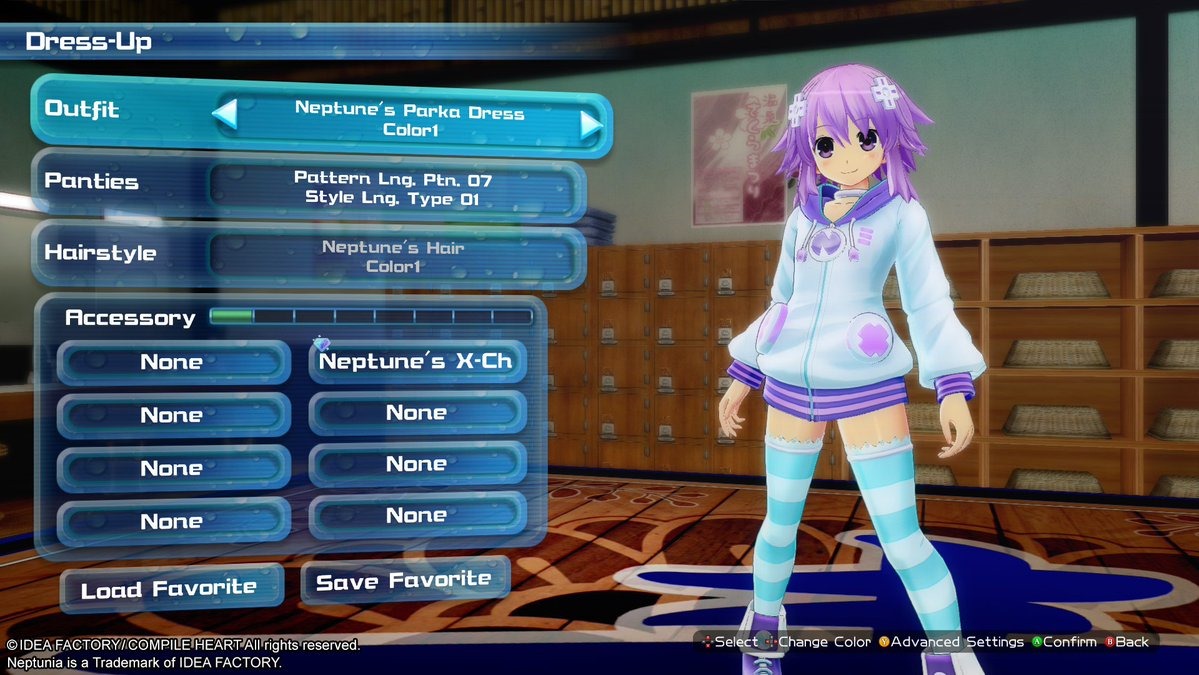
Task: Cycle outfit with the left arrow
Action: (x=226, y=115)
